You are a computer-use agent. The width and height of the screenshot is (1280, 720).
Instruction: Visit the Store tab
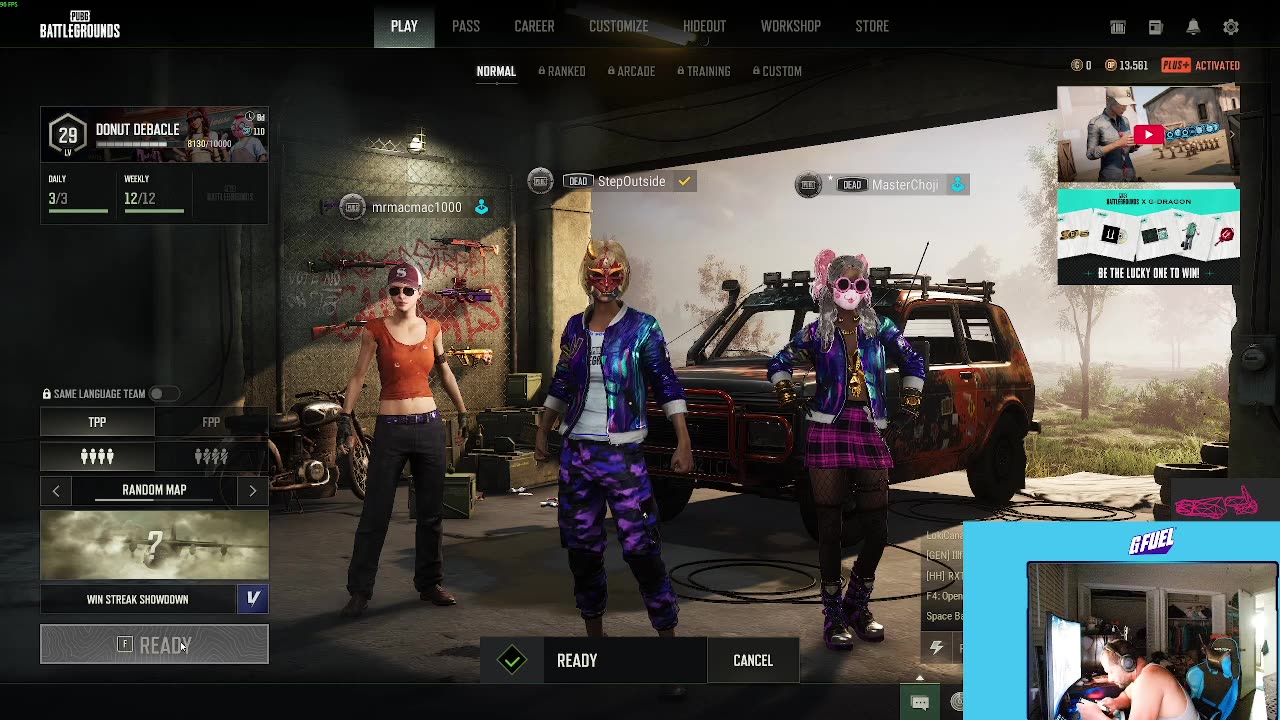[x=872, y=26]
